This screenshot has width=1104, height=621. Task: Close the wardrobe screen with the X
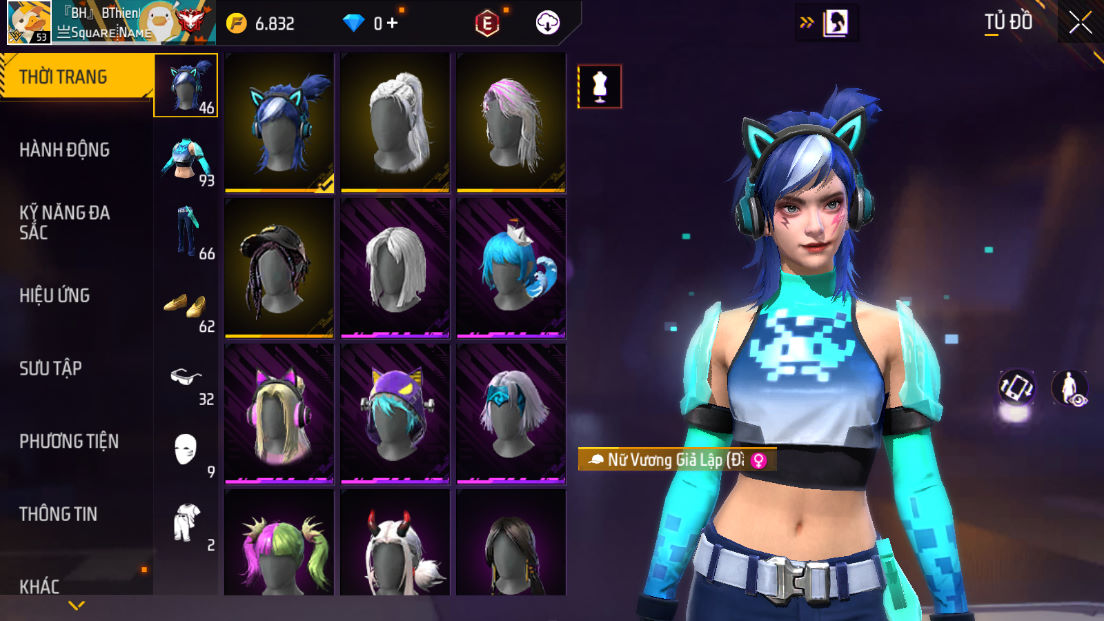point(1080,23)
